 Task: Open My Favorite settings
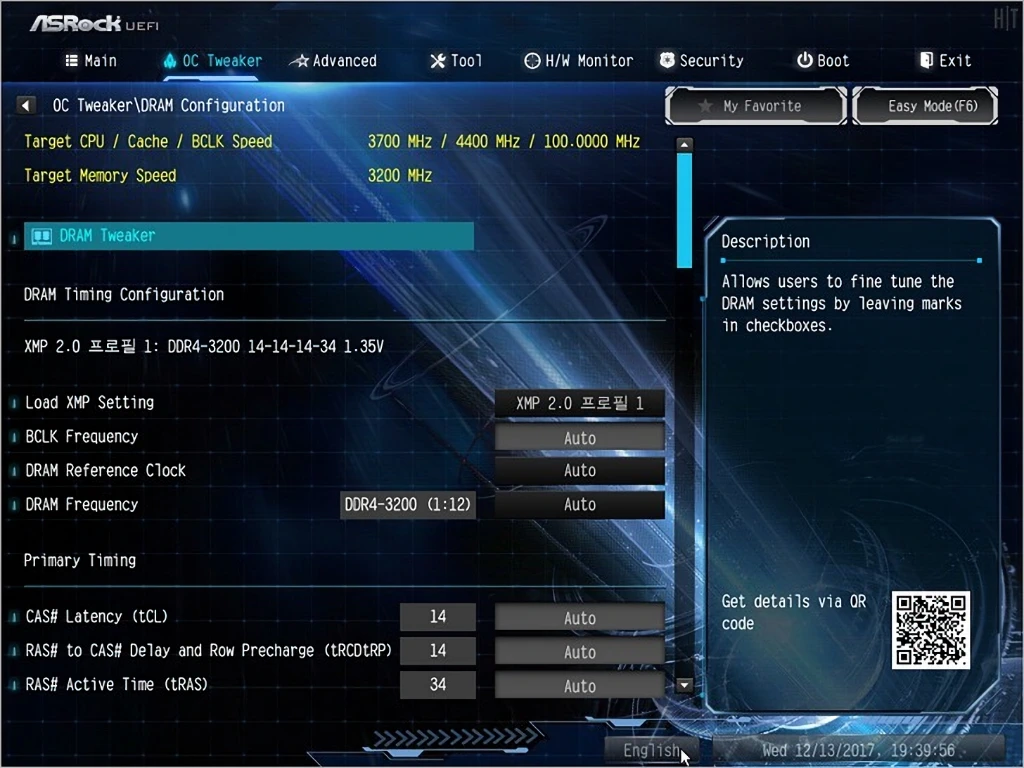[756, 106]
